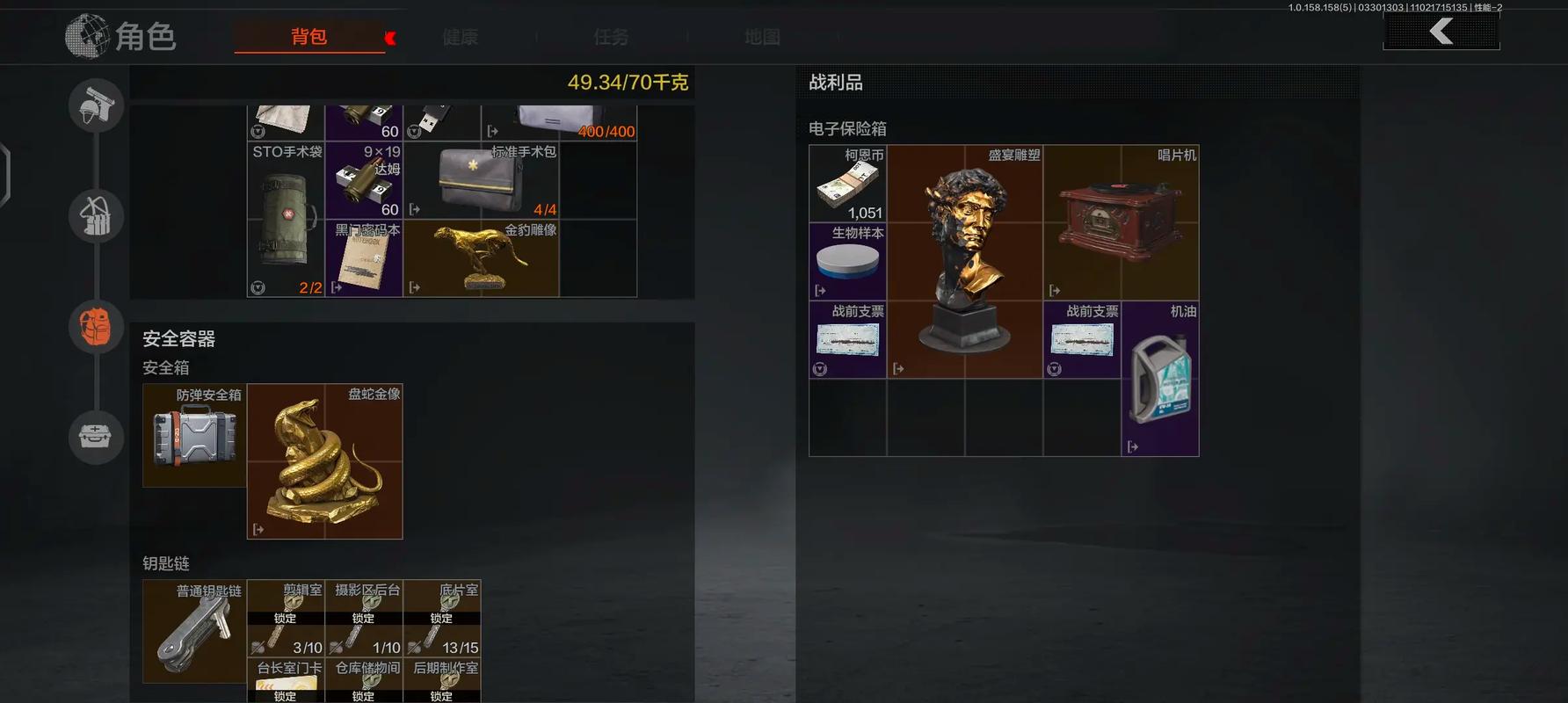1568x703 pixels.
Task: Select the 背包 tab
Action: 309,37
